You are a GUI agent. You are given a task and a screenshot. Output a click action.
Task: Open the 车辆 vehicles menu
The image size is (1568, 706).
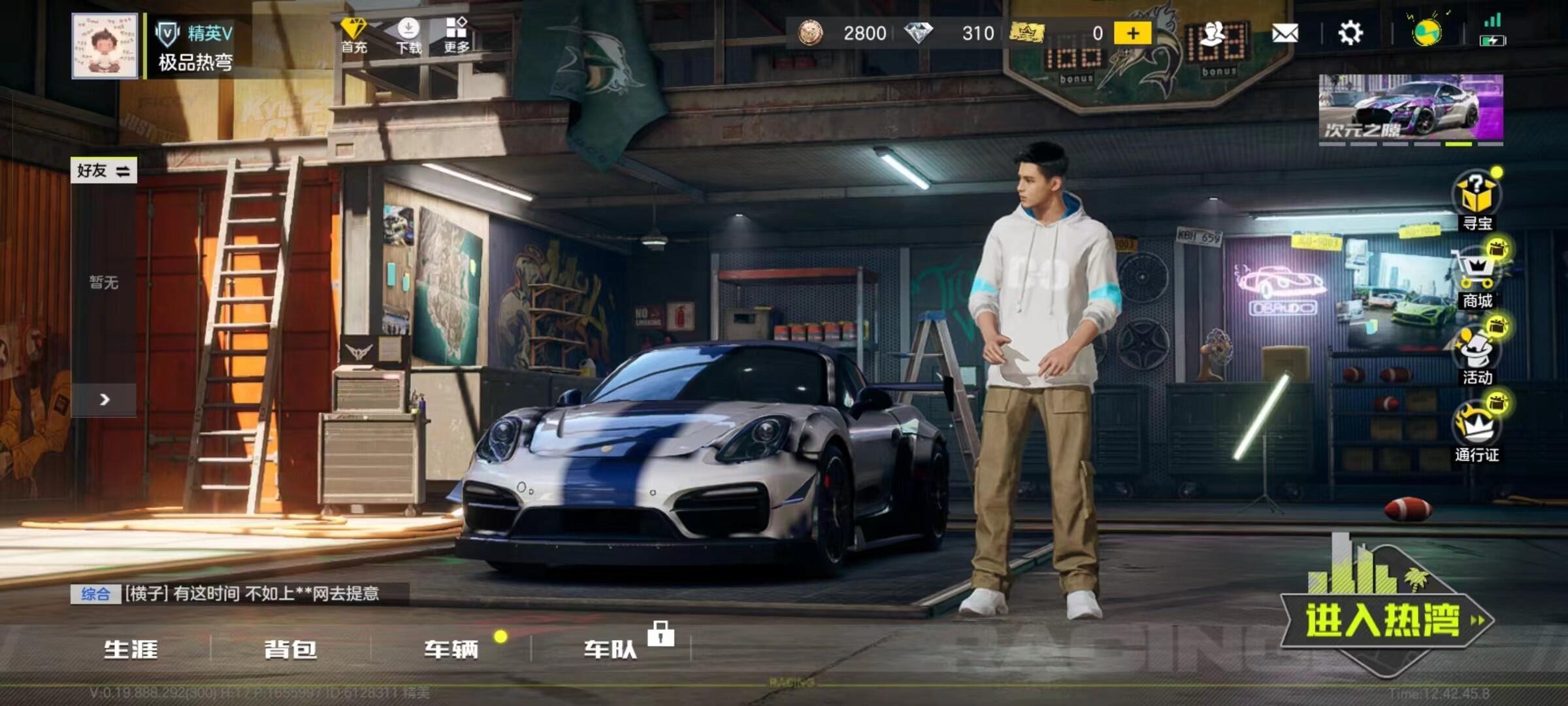[451, 649]
